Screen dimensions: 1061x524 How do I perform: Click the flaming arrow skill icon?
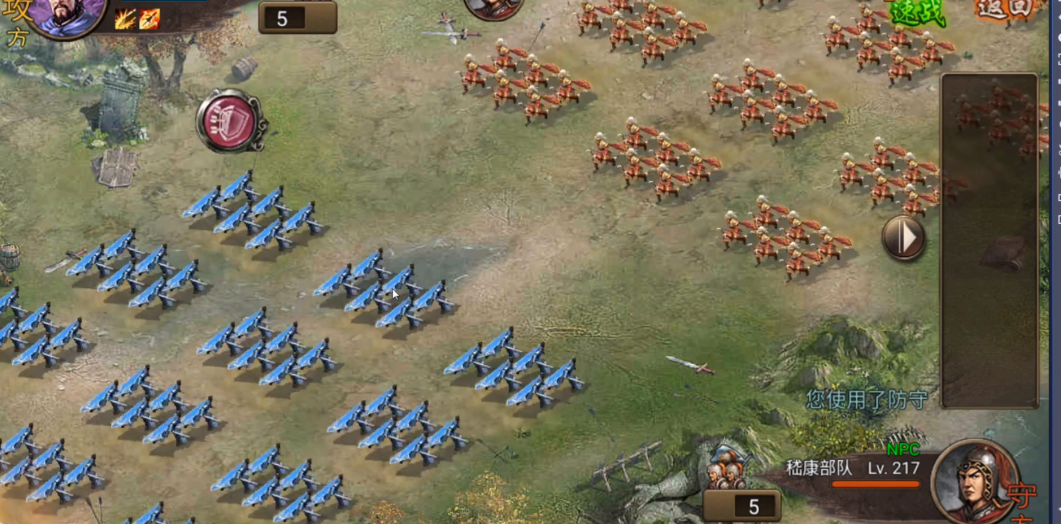(x=149, y=19)
